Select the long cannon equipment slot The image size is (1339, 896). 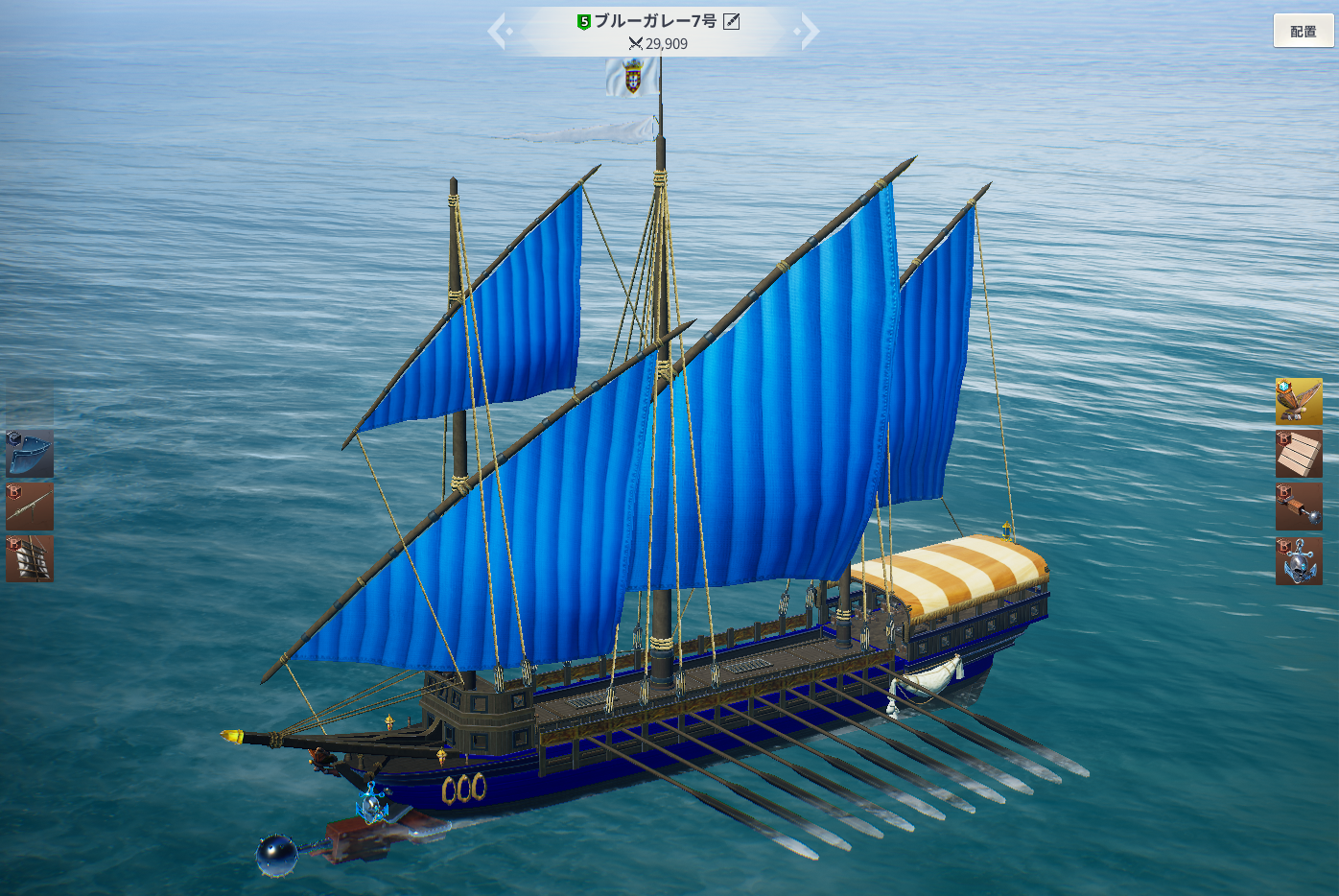pos(30,507)
